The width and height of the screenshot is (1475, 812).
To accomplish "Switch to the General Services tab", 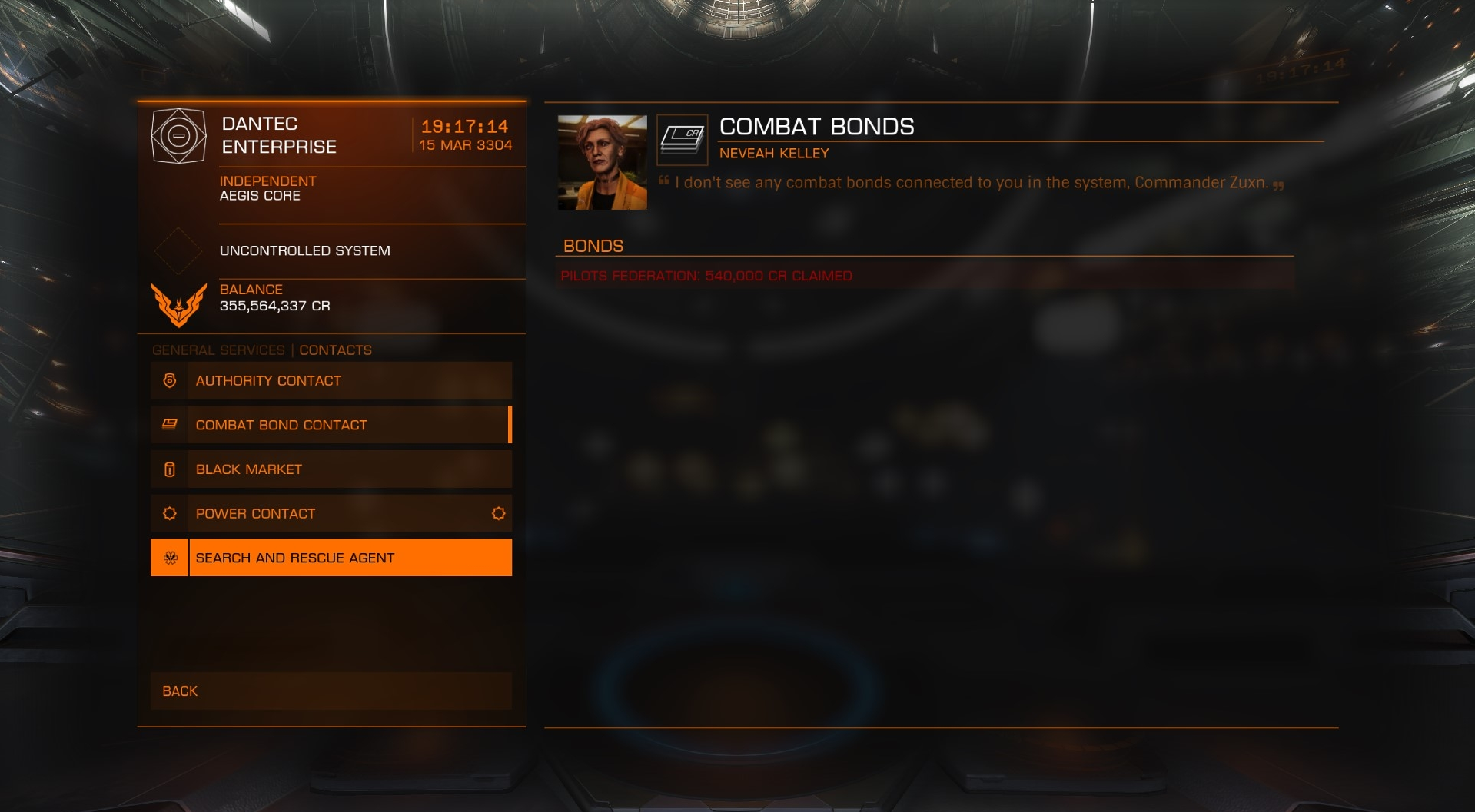I will 218,350.
